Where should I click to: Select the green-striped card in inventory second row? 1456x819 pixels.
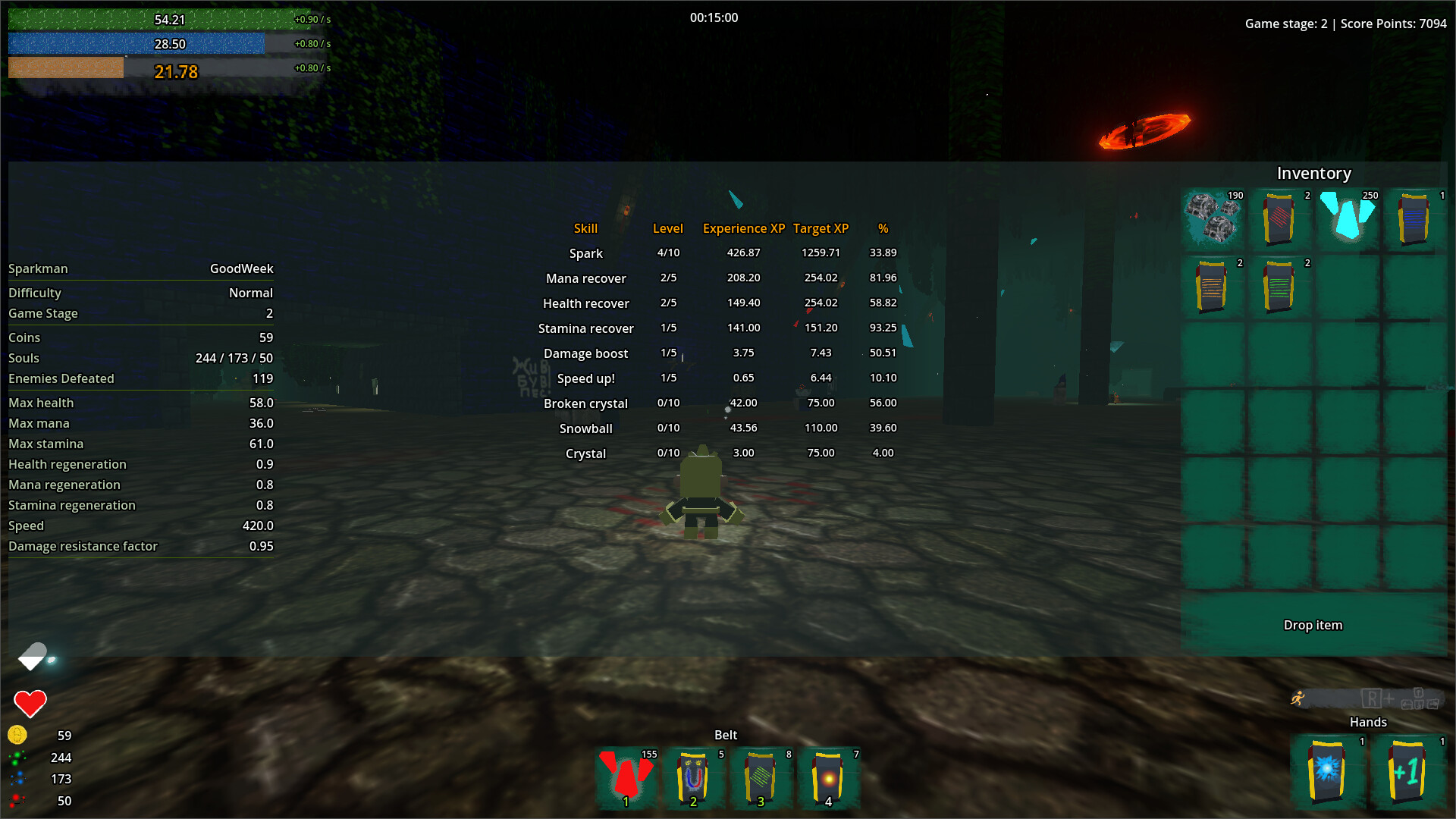tap(1280, 287)
